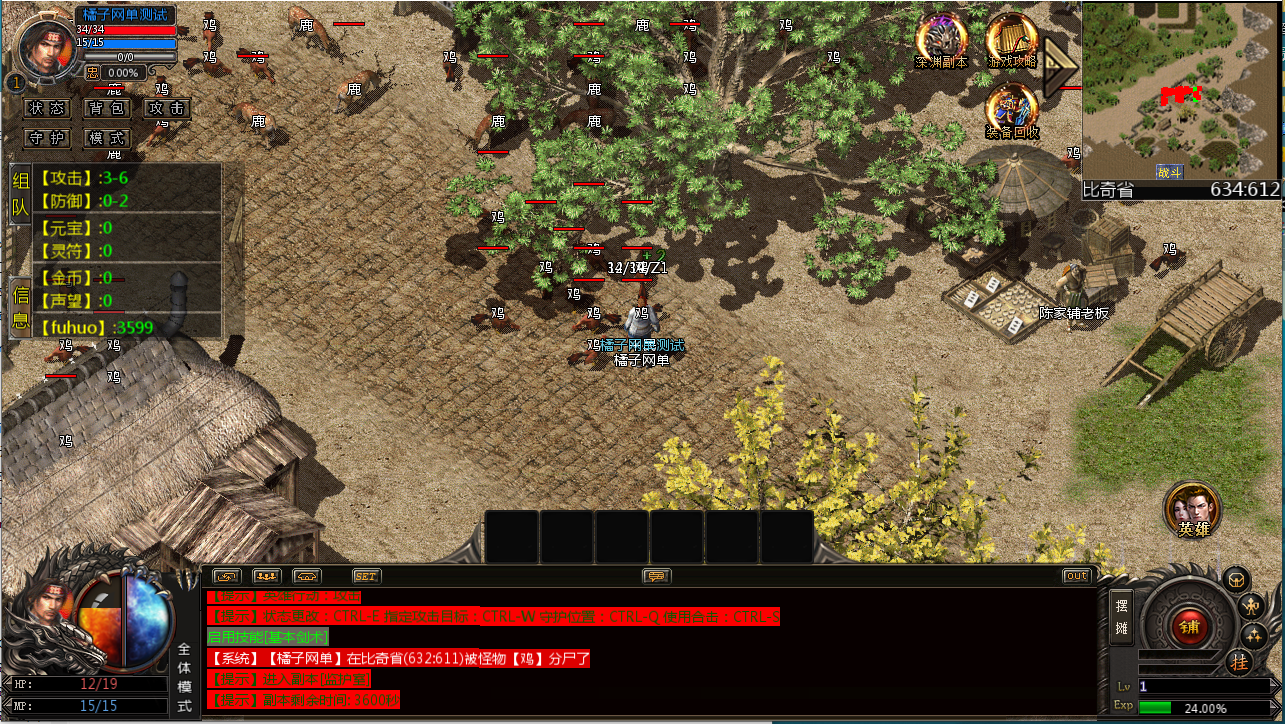1285x724 pixels.
Task: Open the 英雄 hero portrait icon
Action: coord(1192,510)
